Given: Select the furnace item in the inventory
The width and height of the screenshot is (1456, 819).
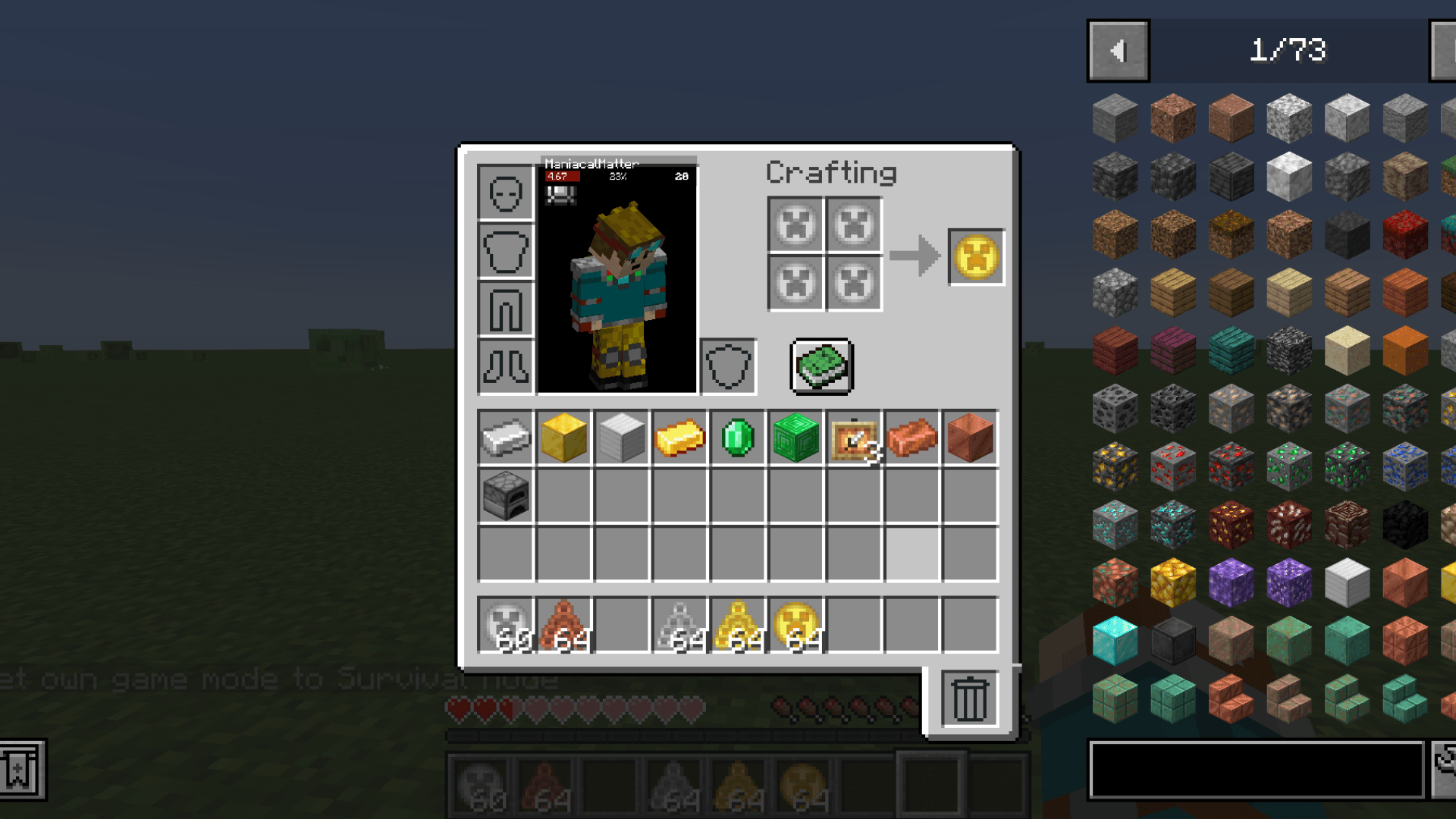Looking at the screenshot, I should 505,495.
